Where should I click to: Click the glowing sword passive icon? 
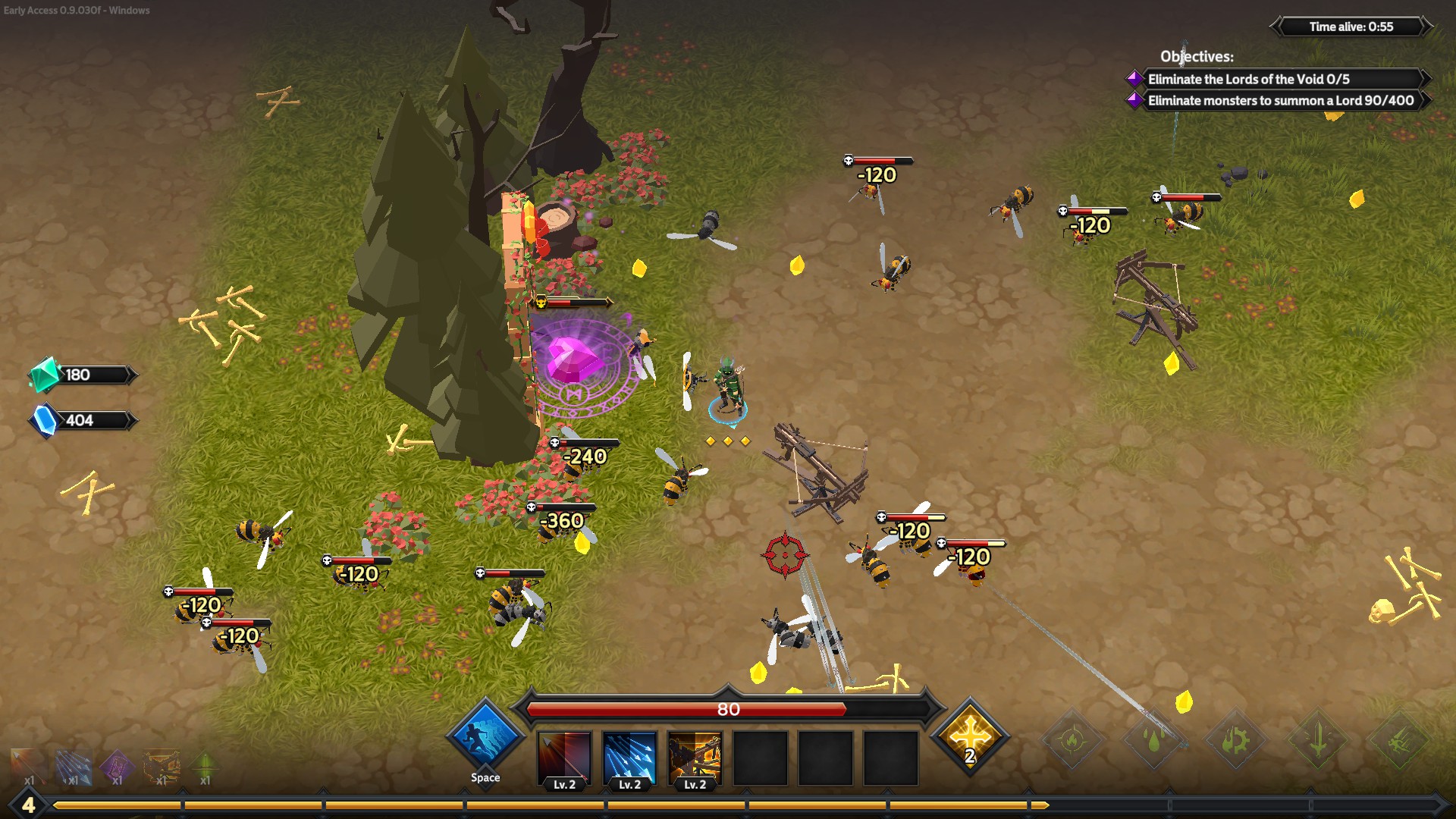1318,739
